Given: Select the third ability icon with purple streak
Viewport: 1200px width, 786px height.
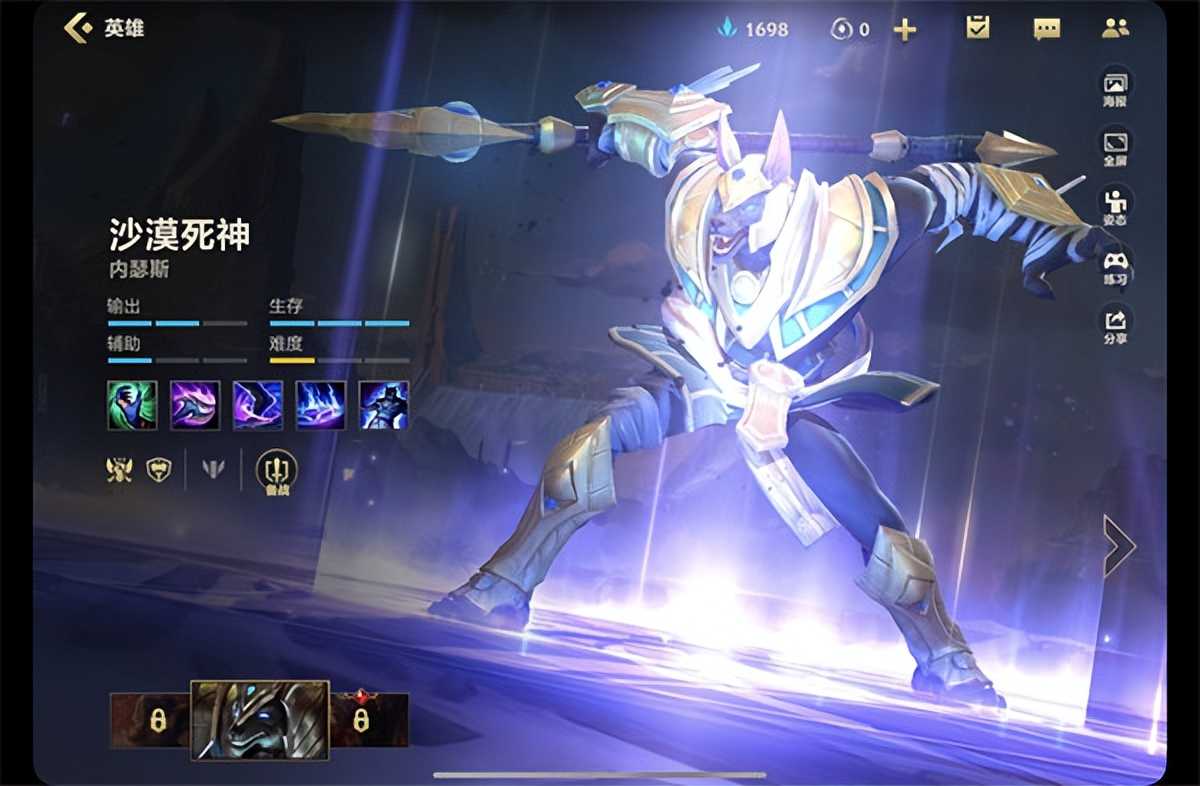Looking at the screenshot, I should (258, 405).
